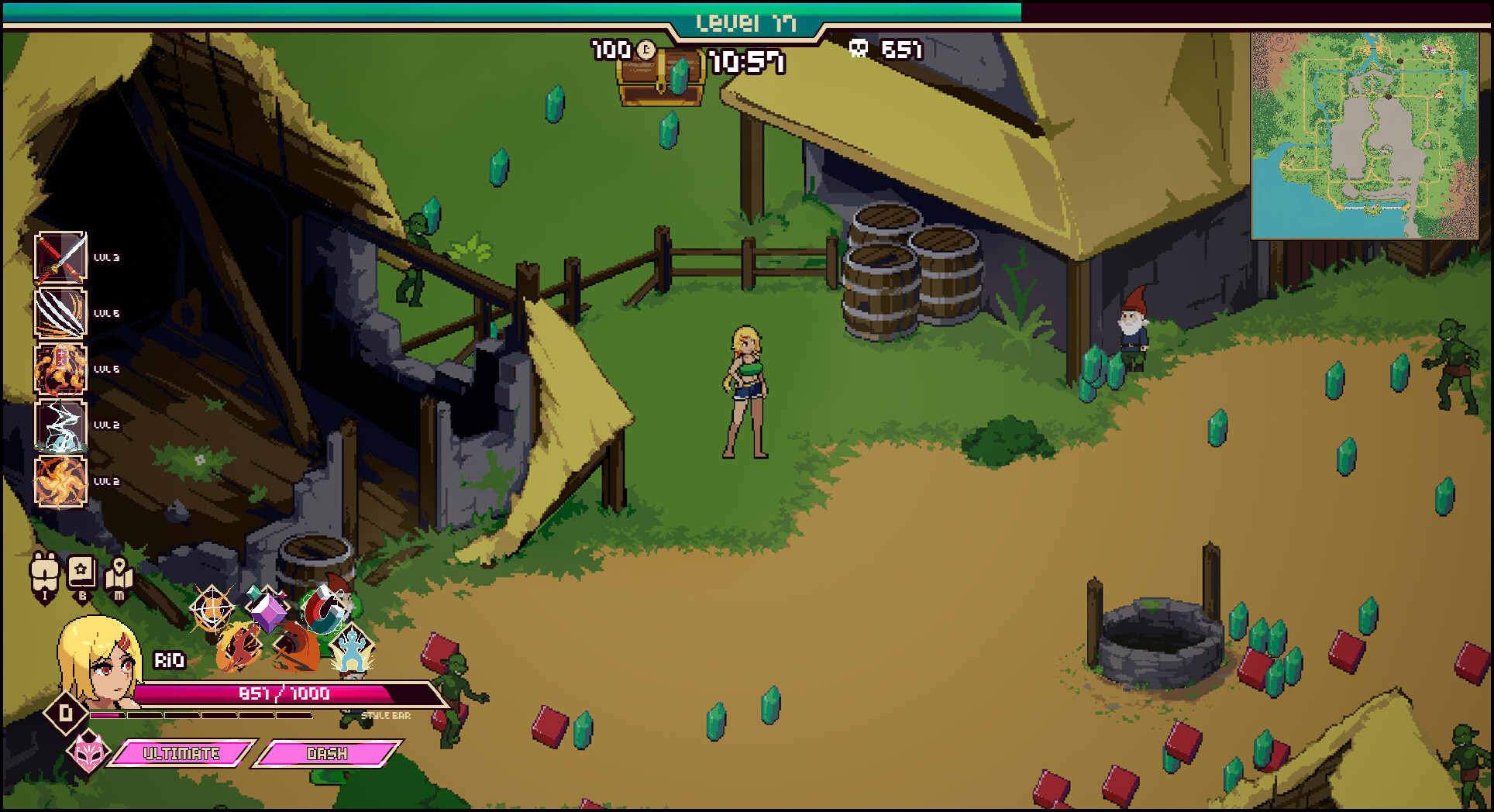The width and height of the screenshot is (1494, 812).
Task: Select the pink fox mask ultimate icon
Action: (88, 750)
